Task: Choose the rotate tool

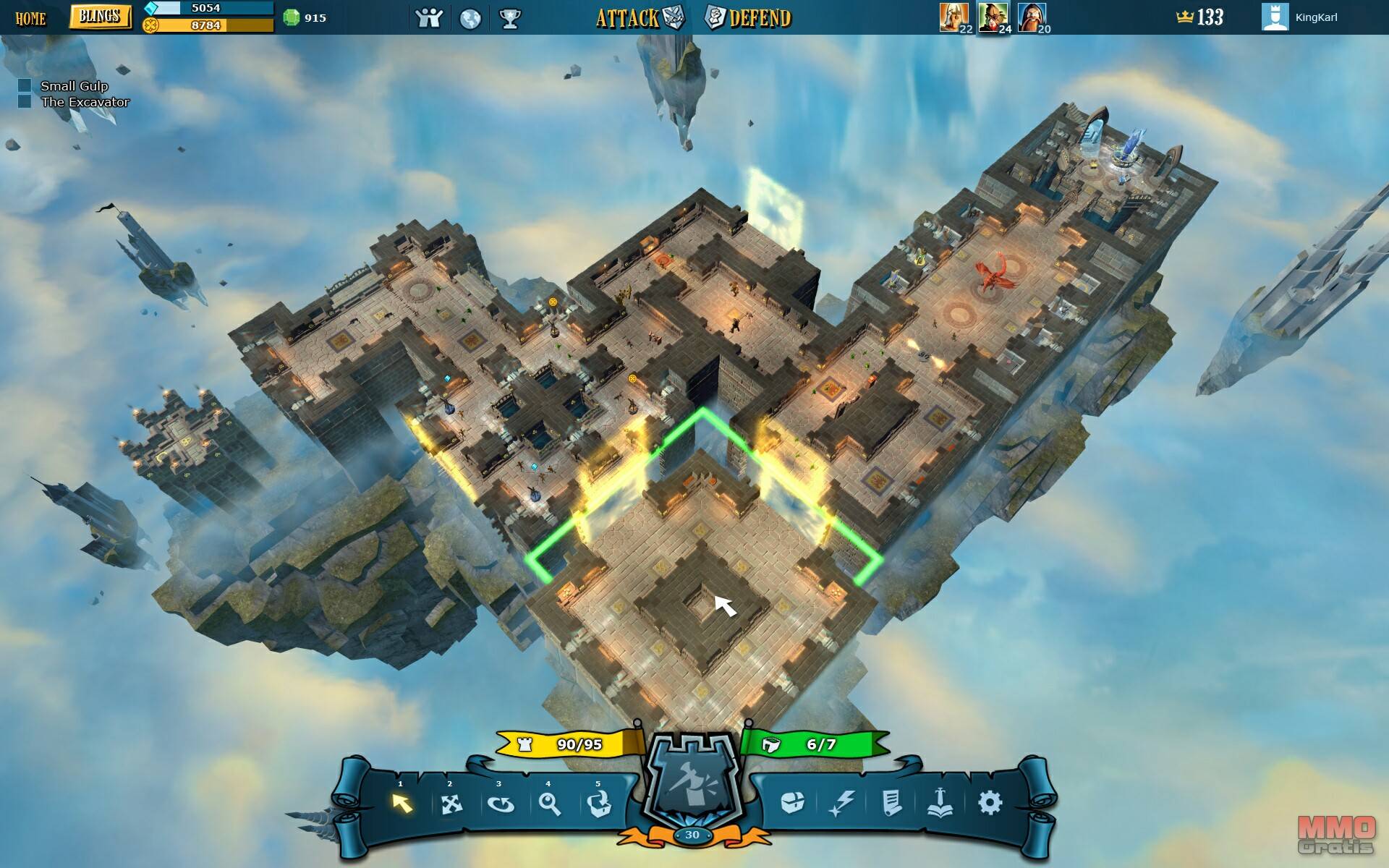Action: (x=501, y=804)
